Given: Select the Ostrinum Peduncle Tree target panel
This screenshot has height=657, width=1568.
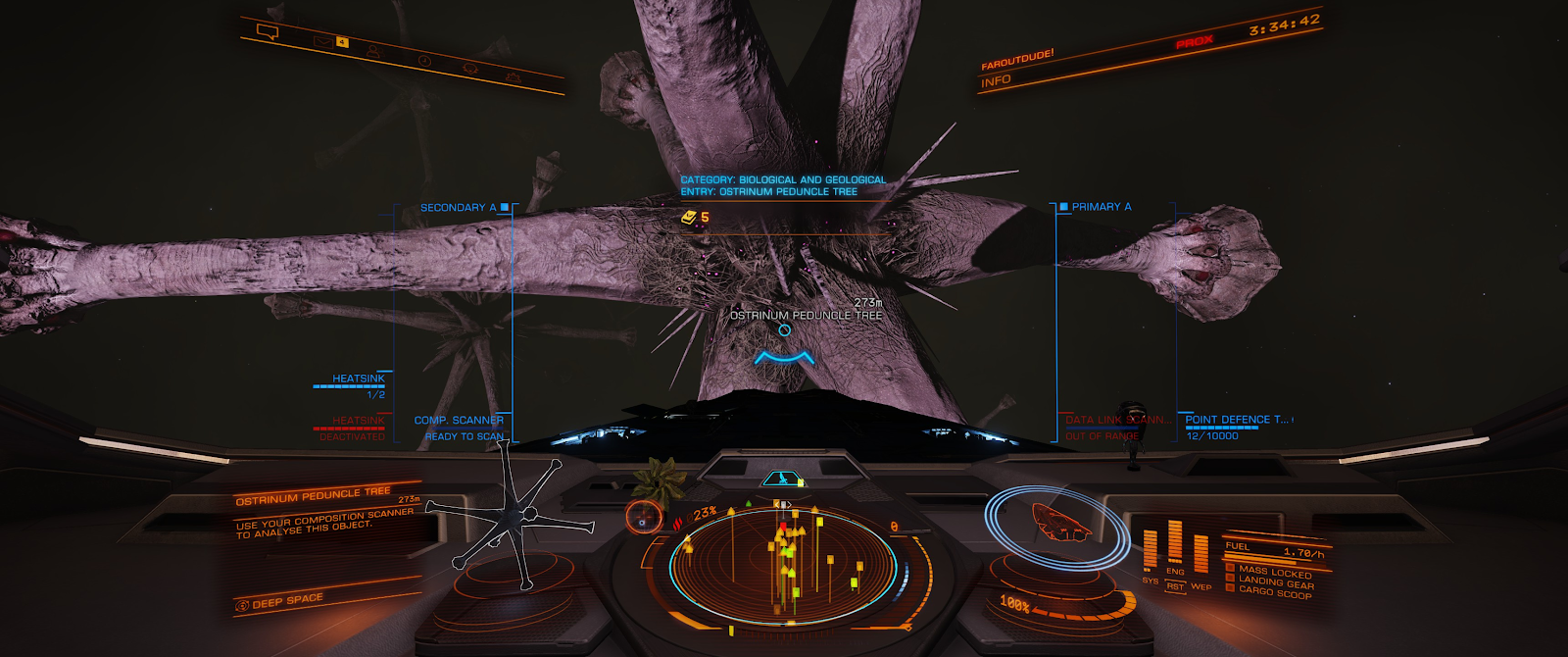Looking at the screenshot, I should pyautogui.click(x=326, y=513).
